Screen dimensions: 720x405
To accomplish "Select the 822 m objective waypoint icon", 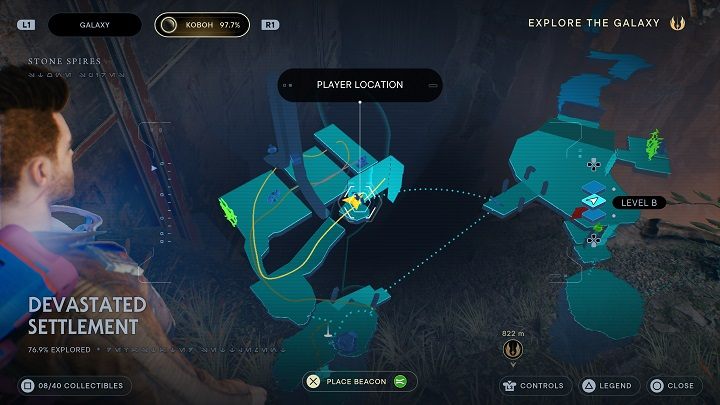I will pos(514,351).
